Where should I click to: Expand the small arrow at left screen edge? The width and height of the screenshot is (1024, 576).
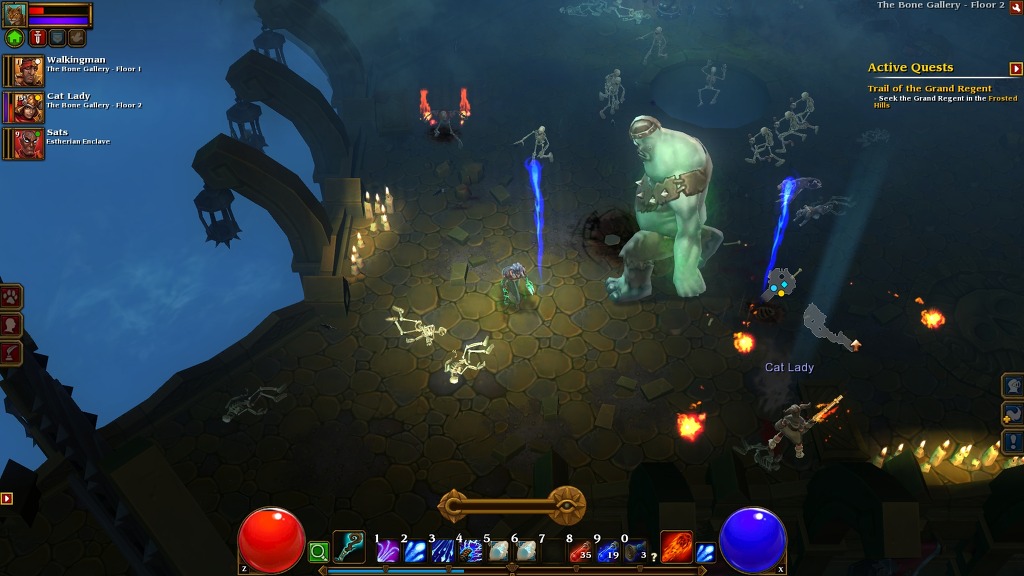(x=7, y=498)
